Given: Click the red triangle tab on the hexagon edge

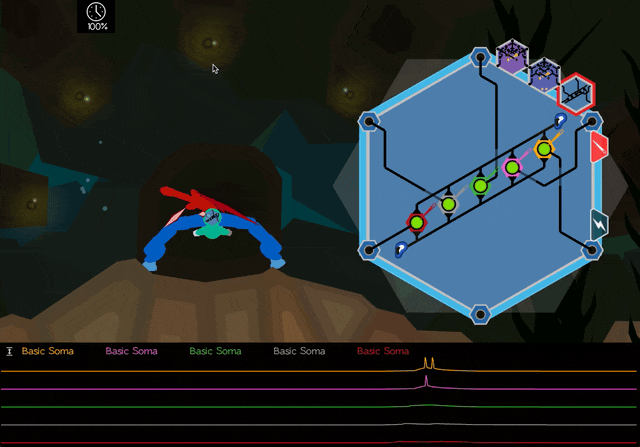Looking at the screenshot, I should coord(599,148).
